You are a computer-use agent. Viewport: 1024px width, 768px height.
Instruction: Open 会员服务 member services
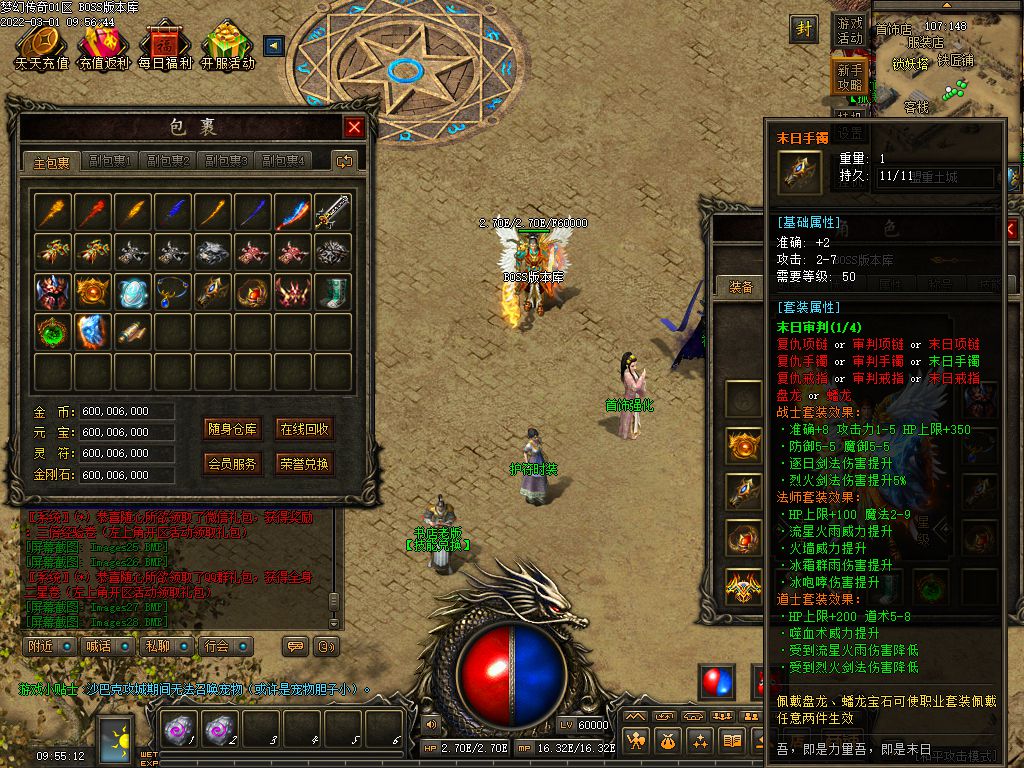[233, 464]
